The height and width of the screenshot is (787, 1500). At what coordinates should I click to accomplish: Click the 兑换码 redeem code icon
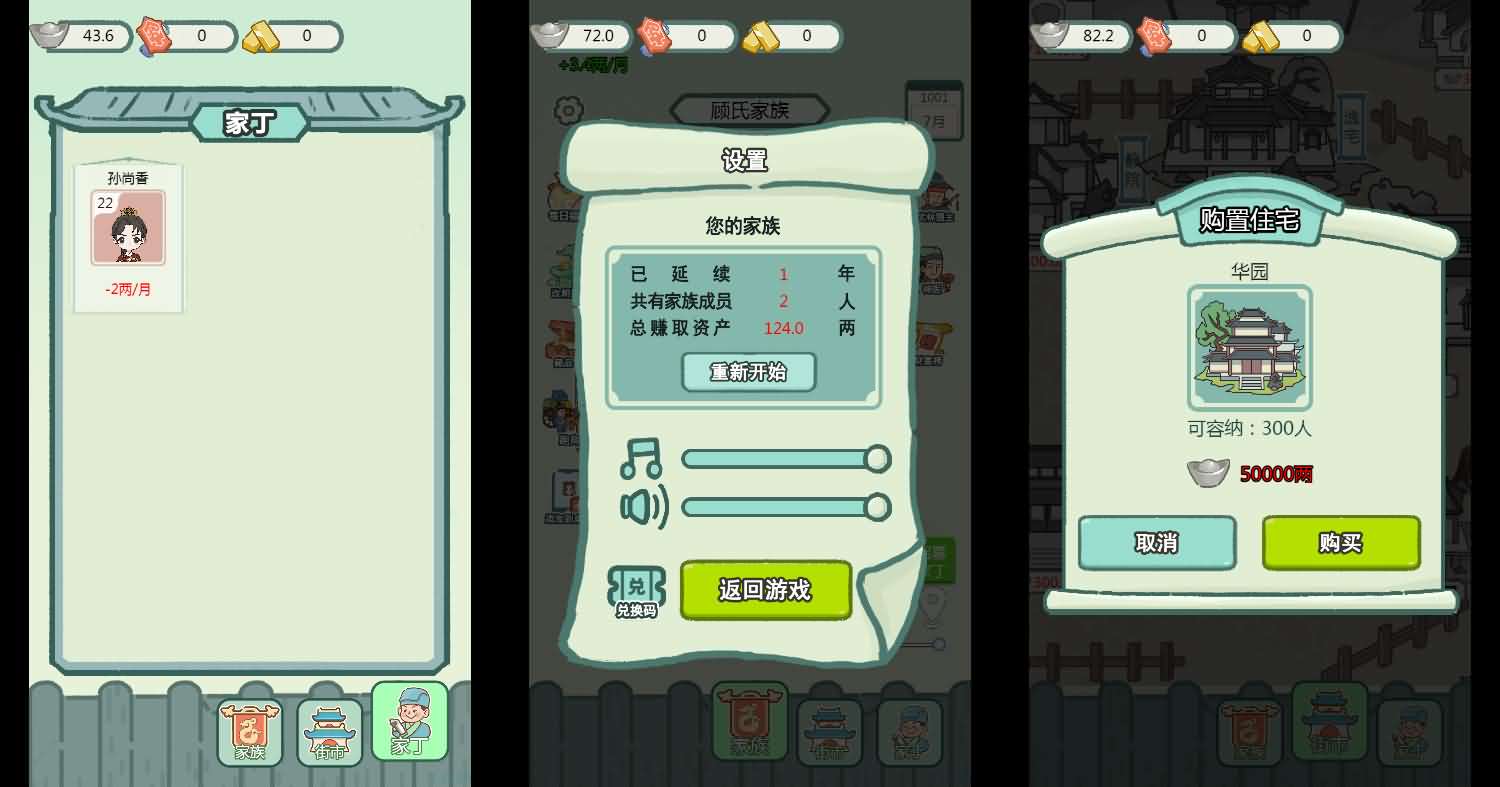tap(637, 590)
